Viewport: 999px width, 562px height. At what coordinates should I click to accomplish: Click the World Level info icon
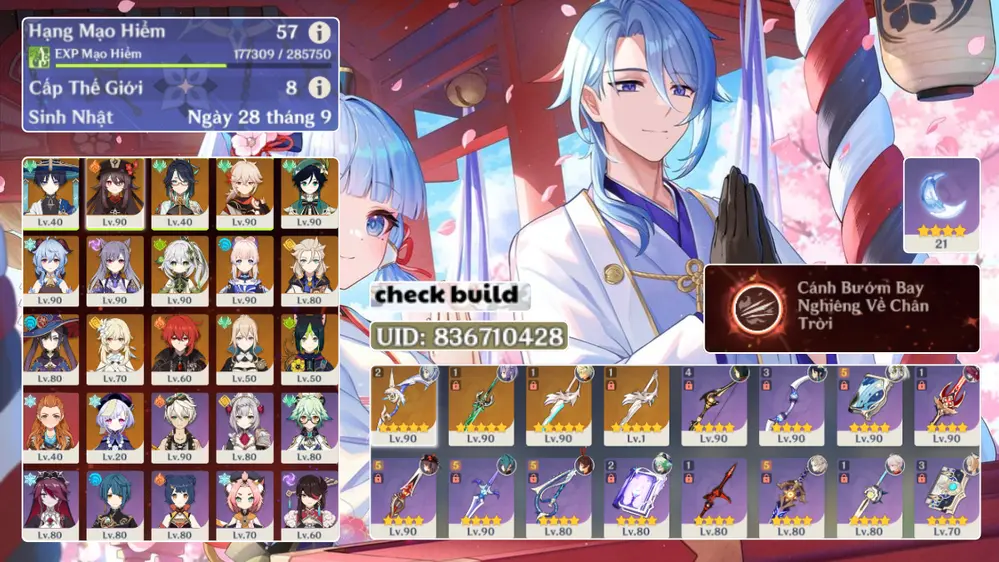click(319, 88)
